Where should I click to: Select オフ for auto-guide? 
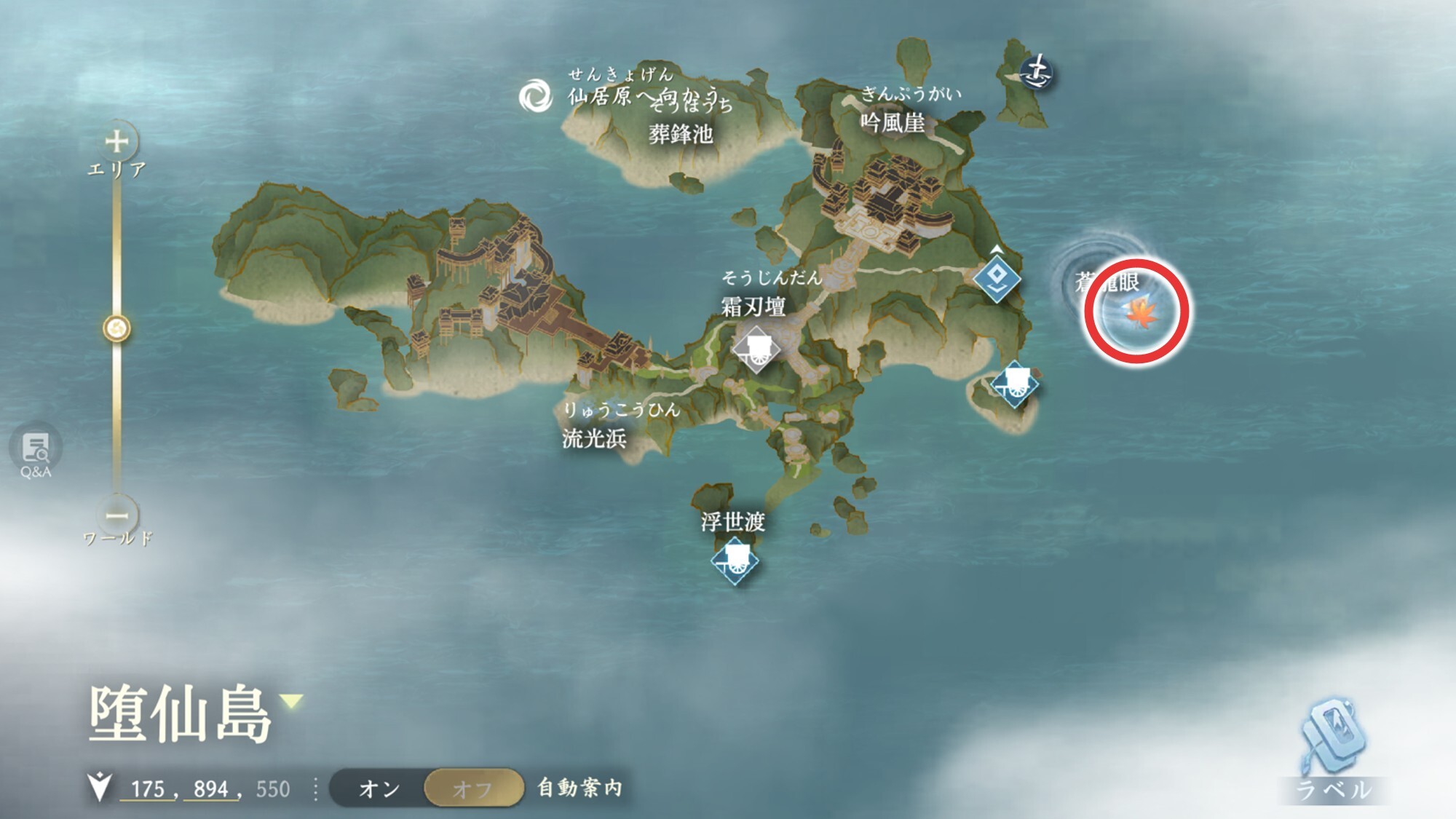[472, 788]
